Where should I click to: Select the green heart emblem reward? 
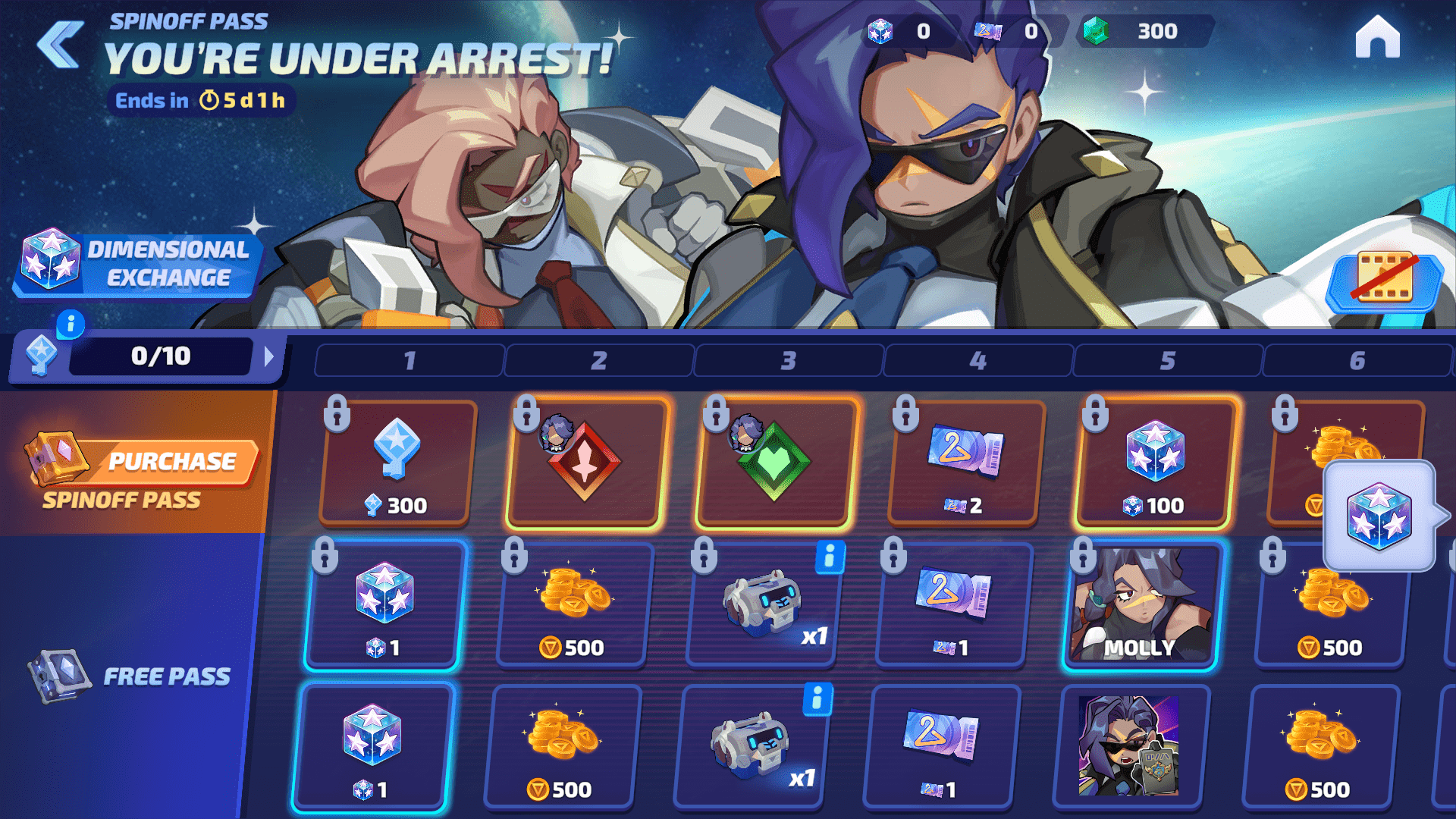point(775,463)
